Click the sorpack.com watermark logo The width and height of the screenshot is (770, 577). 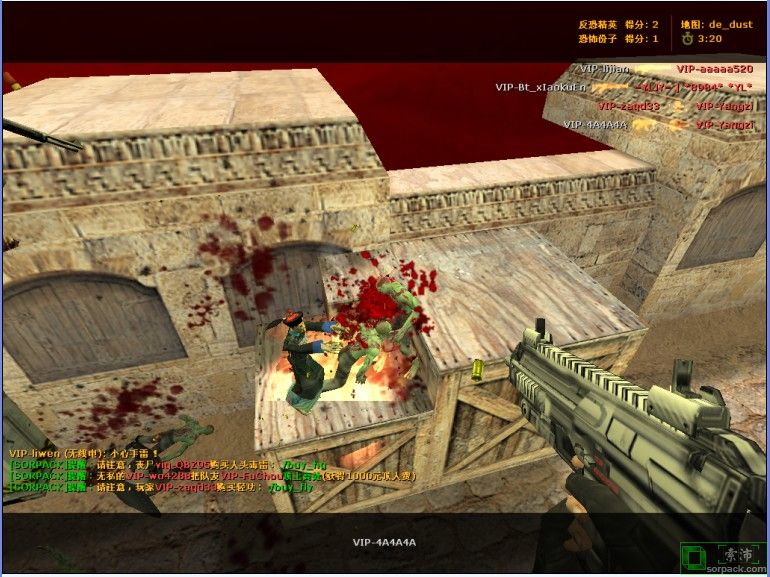(x=722, y=558)
